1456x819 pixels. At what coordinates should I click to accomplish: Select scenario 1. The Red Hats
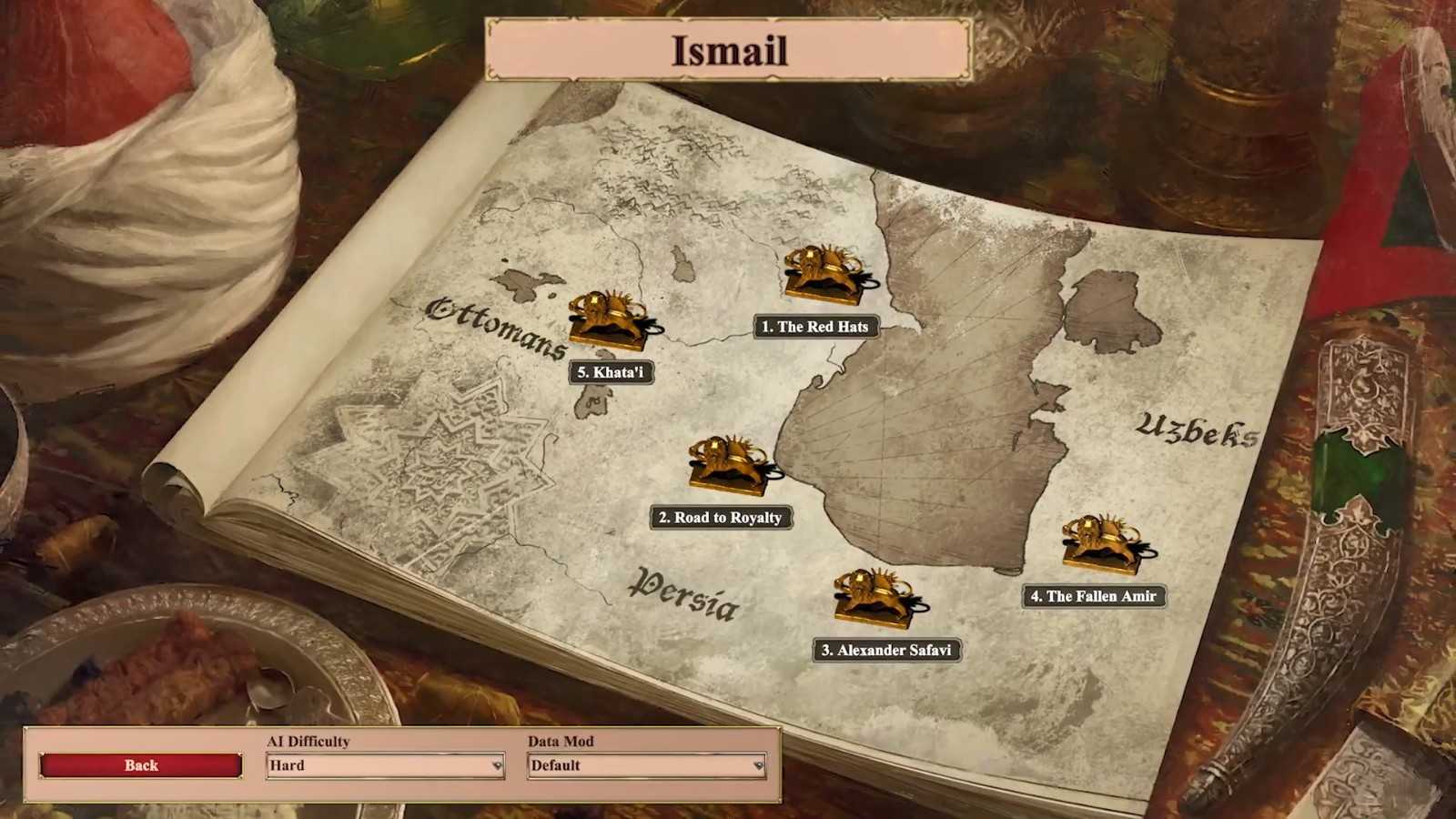coord(815,327)
